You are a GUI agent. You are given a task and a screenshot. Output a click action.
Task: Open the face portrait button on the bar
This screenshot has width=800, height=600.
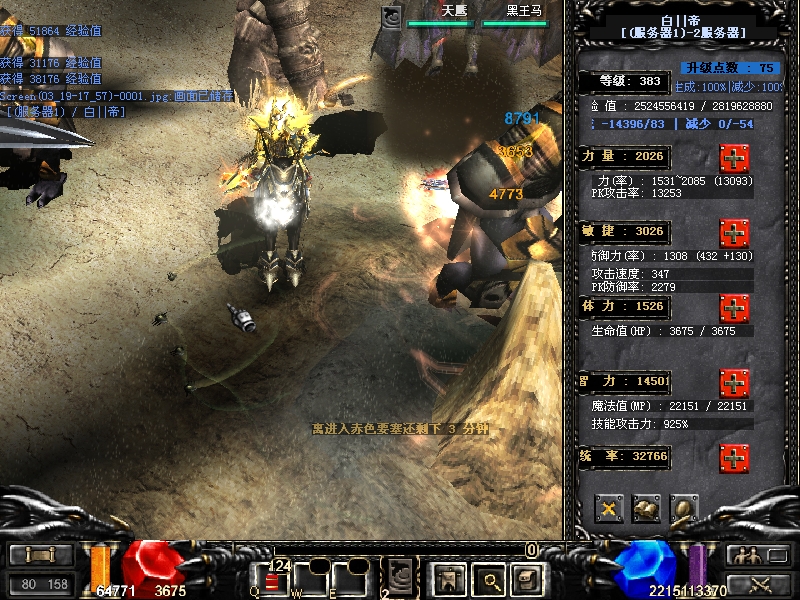point(526,577)
